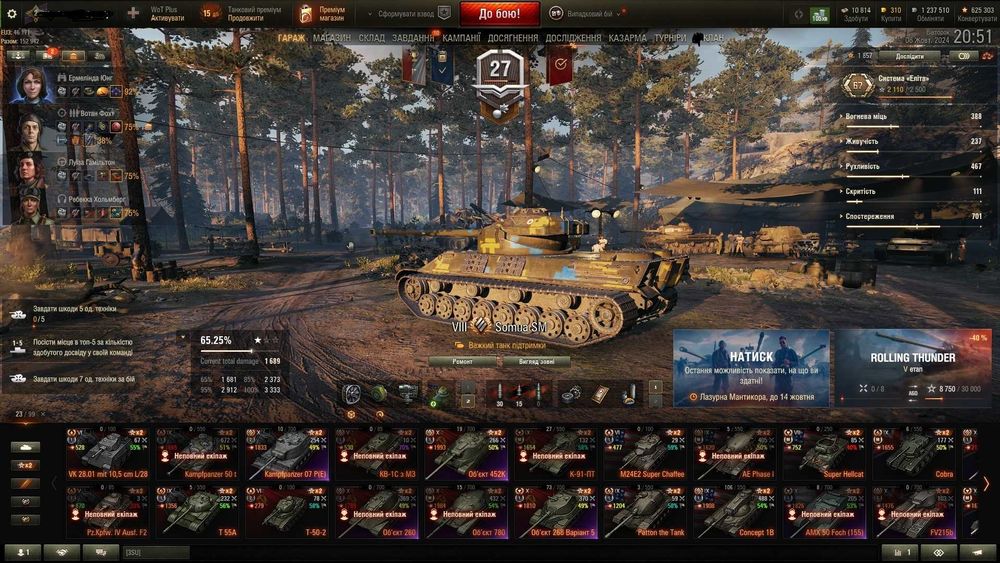Select the Super Hellcat tank in carousel
Image resolution: width=1000 pixels, height=563 pixels.
click(x=828, y=455)
